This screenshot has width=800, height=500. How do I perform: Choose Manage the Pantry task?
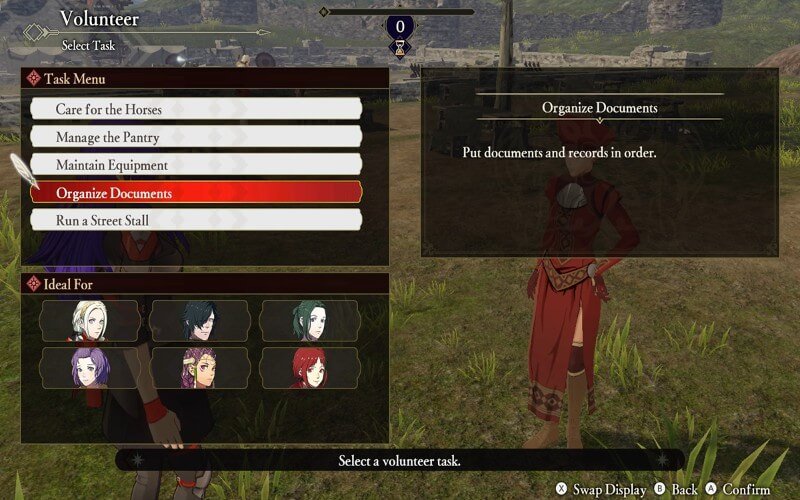click(x=195, y=137)
